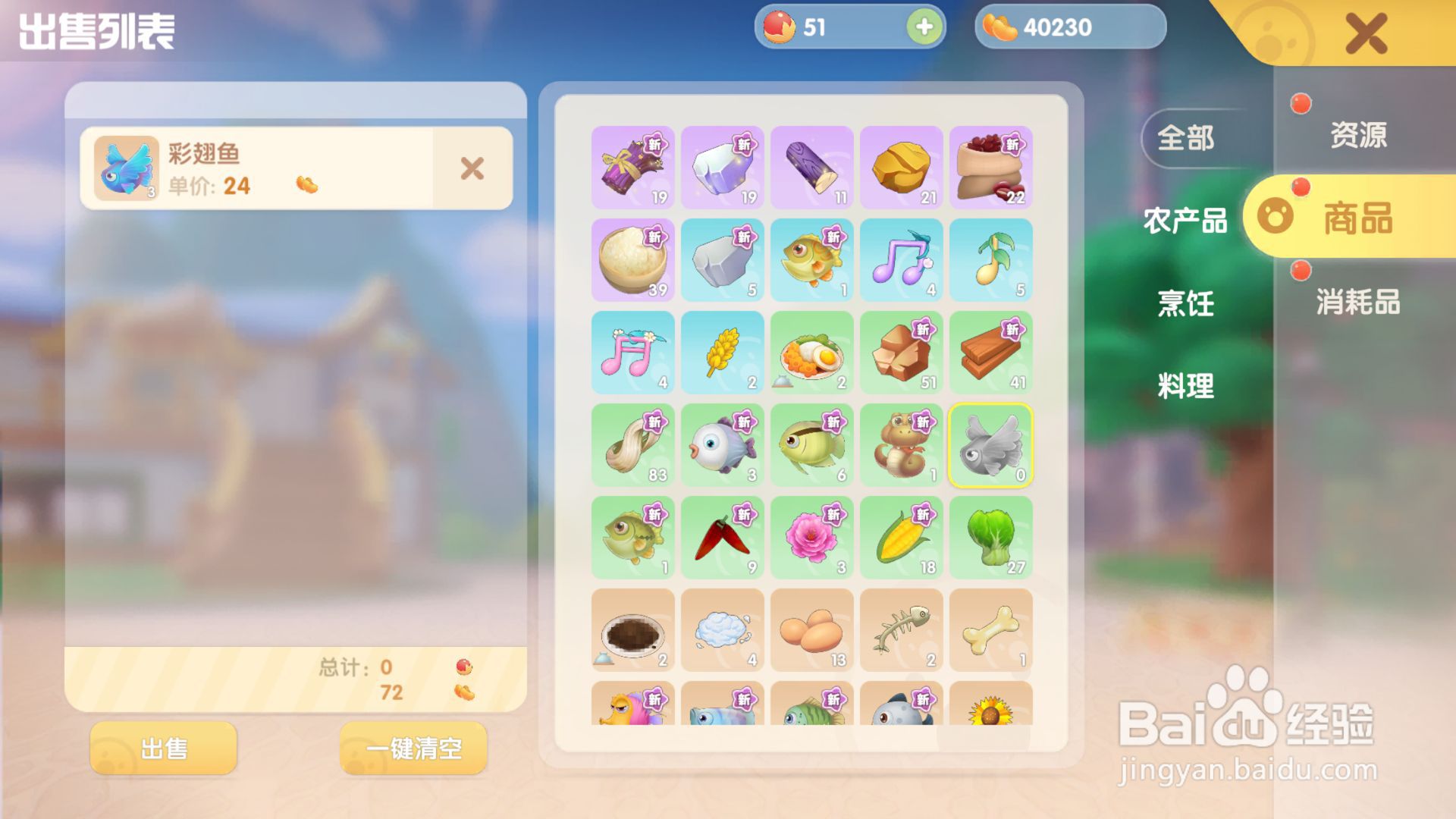
Task: Select the pink flower item
Action: coord(811,538)
